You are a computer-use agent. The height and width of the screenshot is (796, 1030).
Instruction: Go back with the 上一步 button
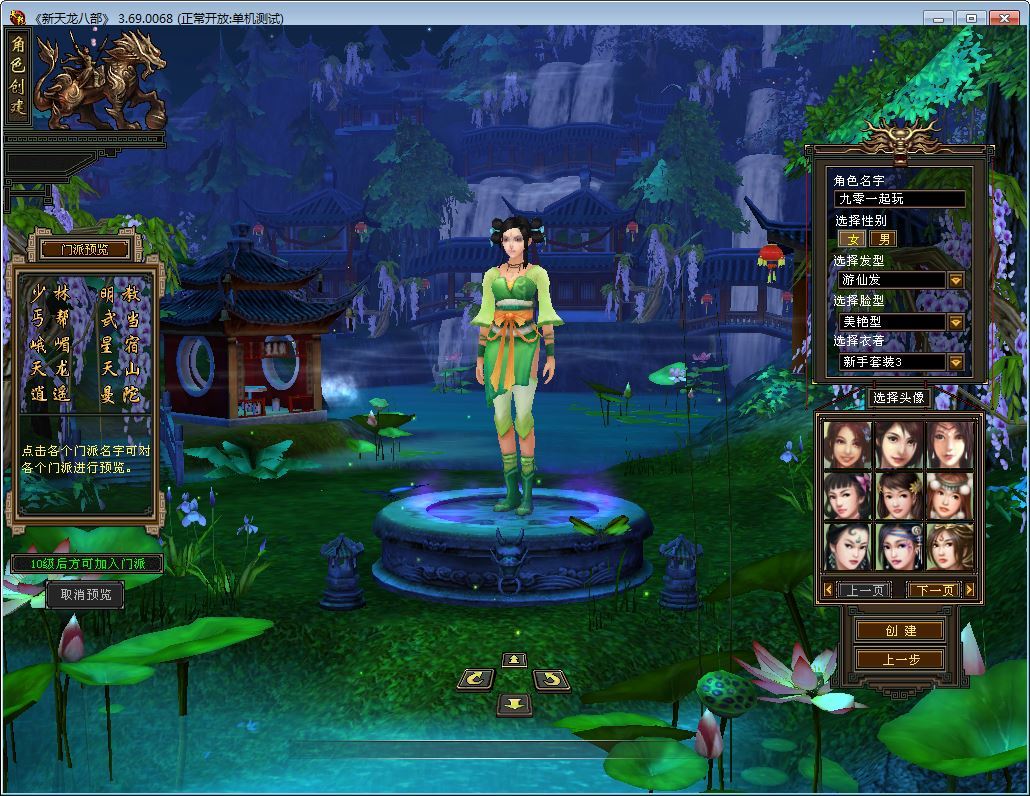click(900, 659)
